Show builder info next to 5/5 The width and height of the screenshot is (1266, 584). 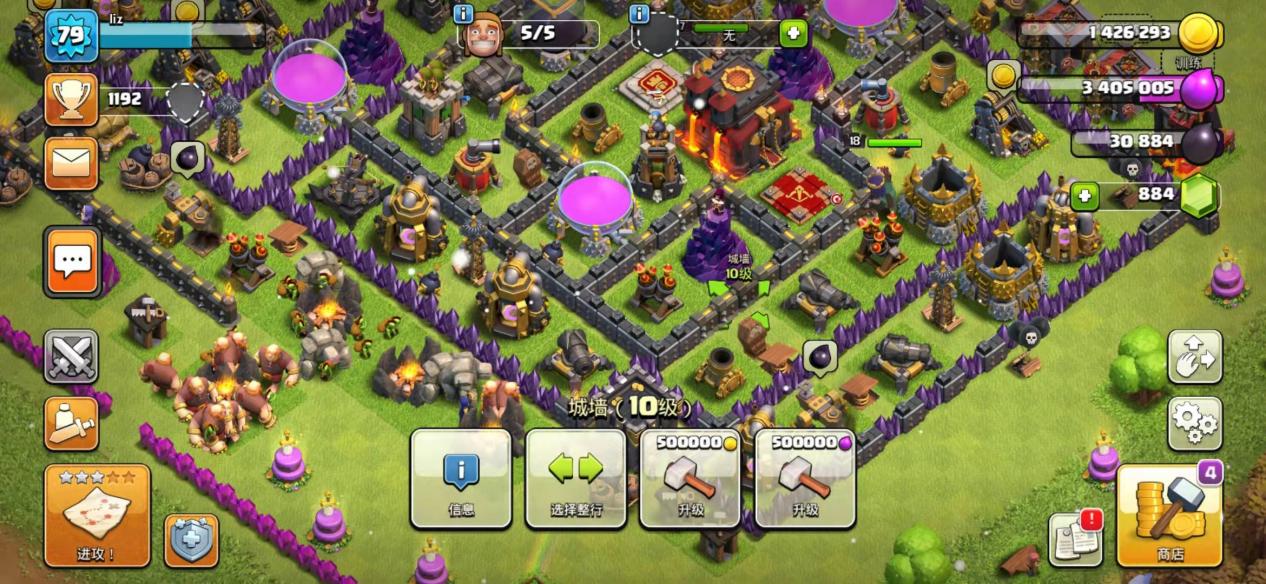[463, 14]
